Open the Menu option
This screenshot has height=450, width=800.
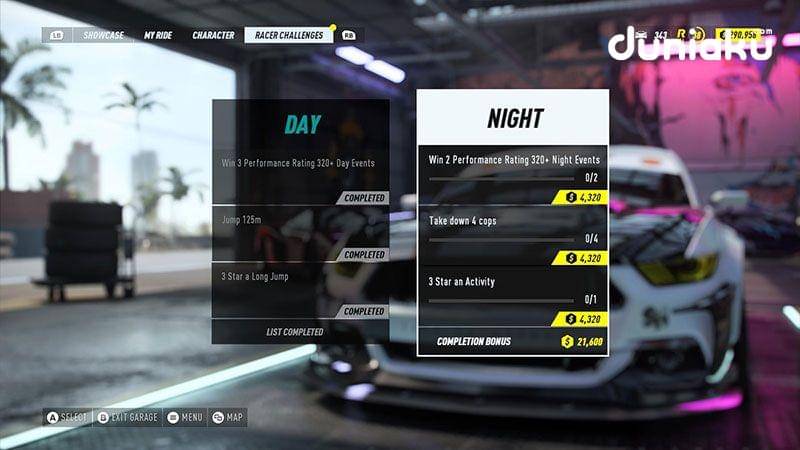click(185, 417)
